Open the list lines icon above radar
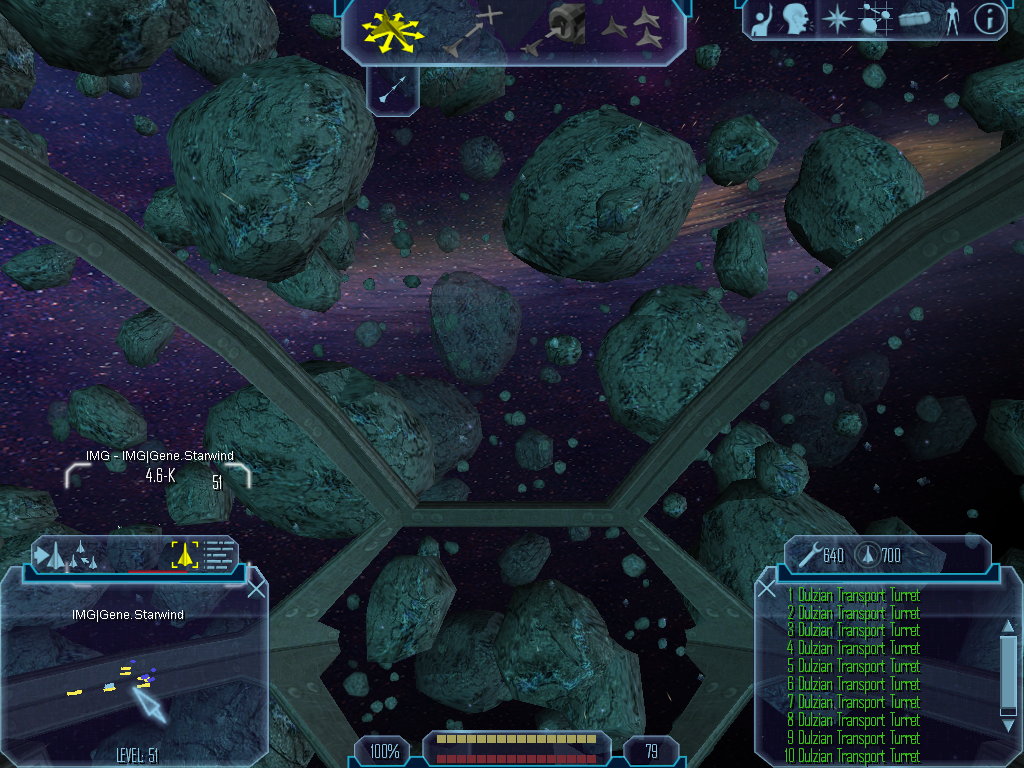This screenshot has width=1024, height=768. click(x=218, y=554)
